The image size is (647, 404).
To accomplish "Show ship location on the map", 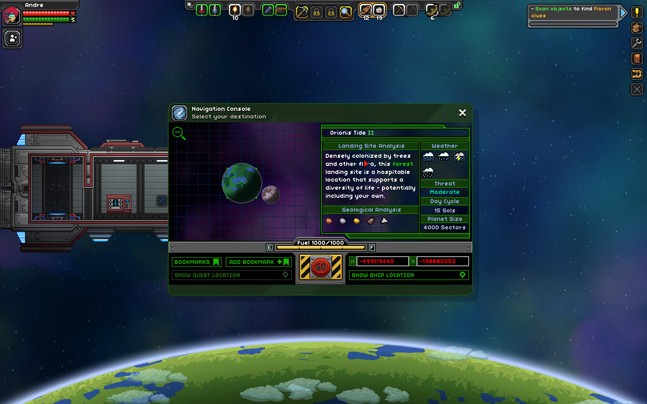I will pos(409,275).
